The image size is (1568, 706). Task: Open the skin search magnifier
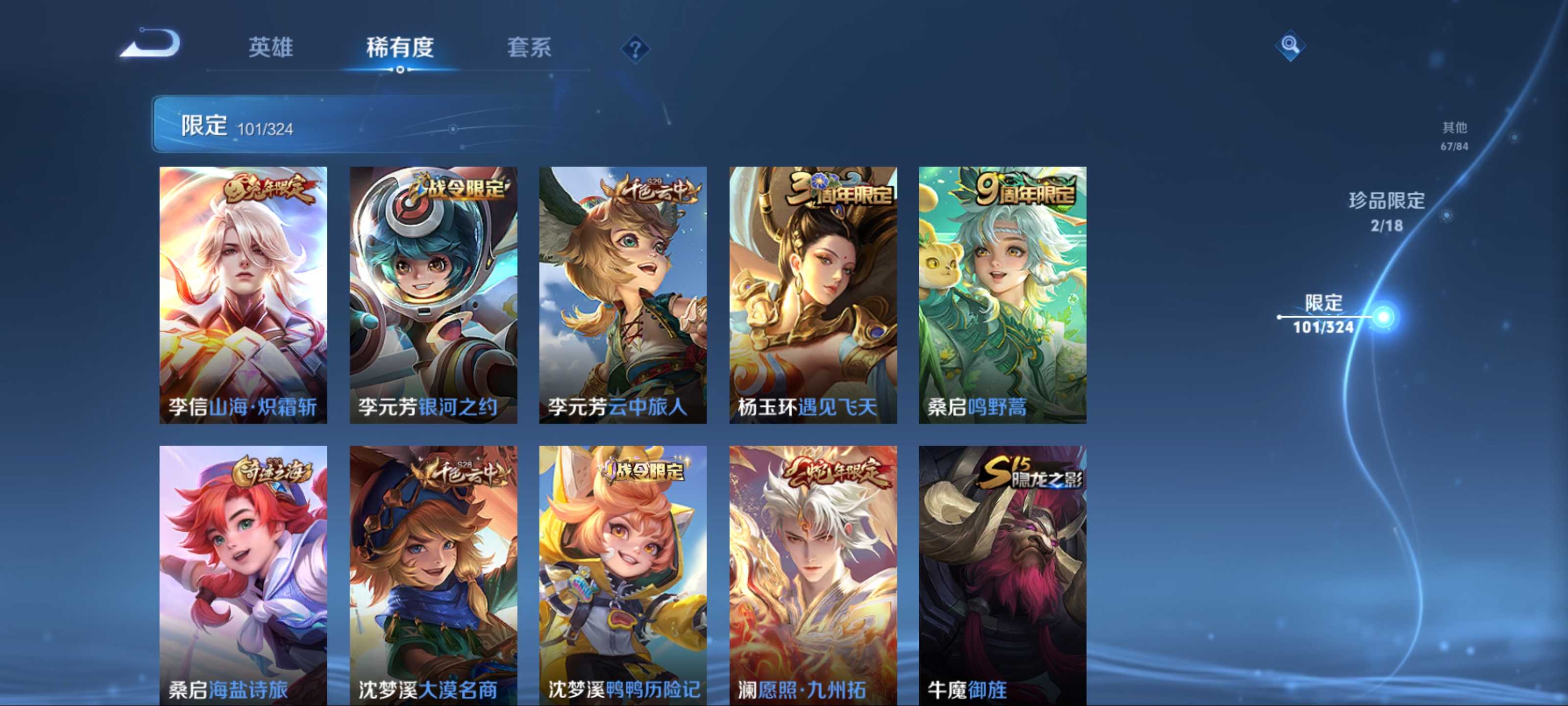pos(1289,45)
